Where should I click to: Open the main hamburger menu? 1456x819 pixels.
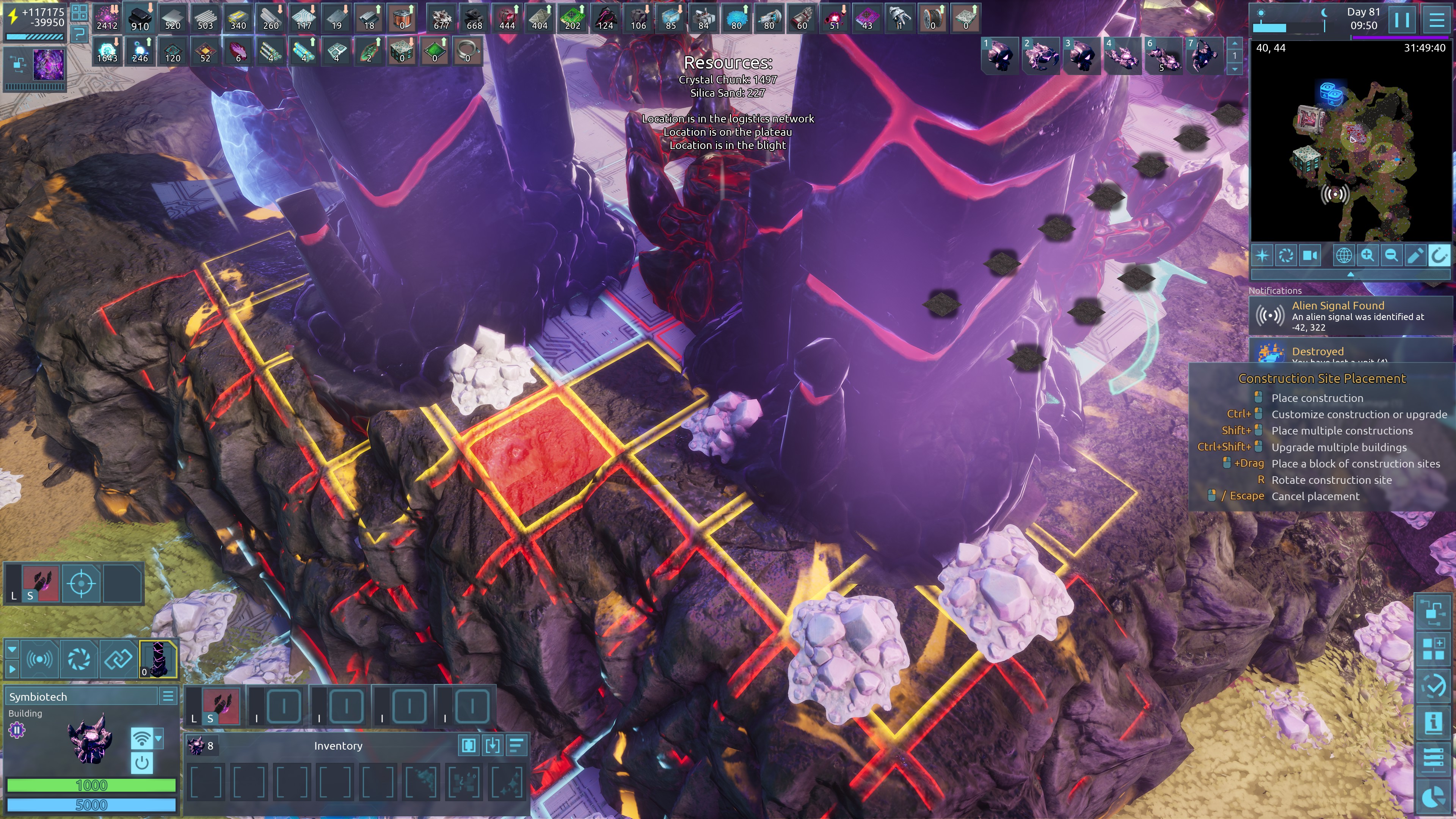coord(1436,20)
